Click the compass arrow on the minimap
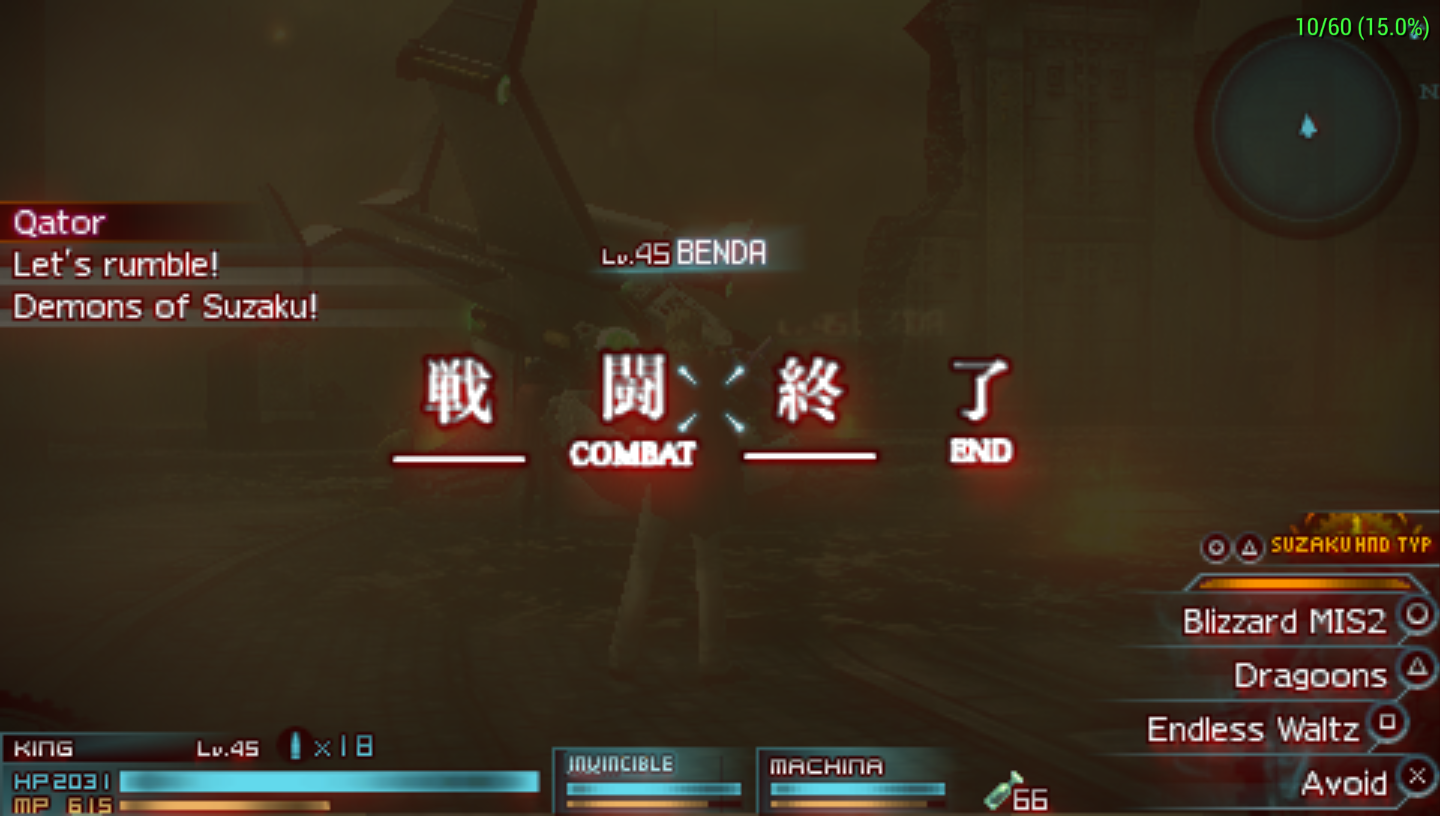The height and width of the screenshot is (816, 1440). pyautogui.click(x=1308, y=128)
